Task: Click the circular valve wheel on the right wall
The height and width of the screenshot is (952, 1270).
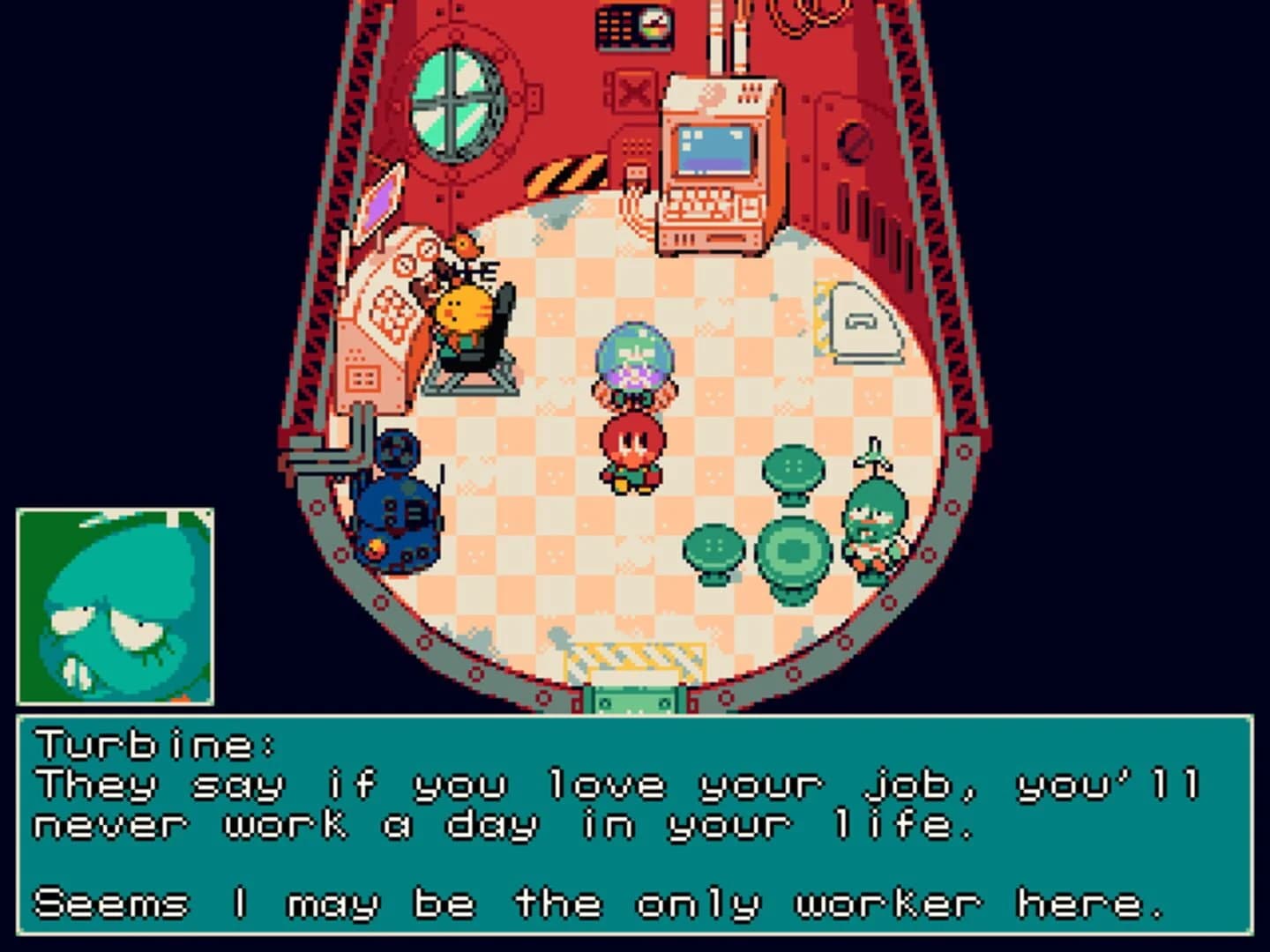Action: coord(854,142)
